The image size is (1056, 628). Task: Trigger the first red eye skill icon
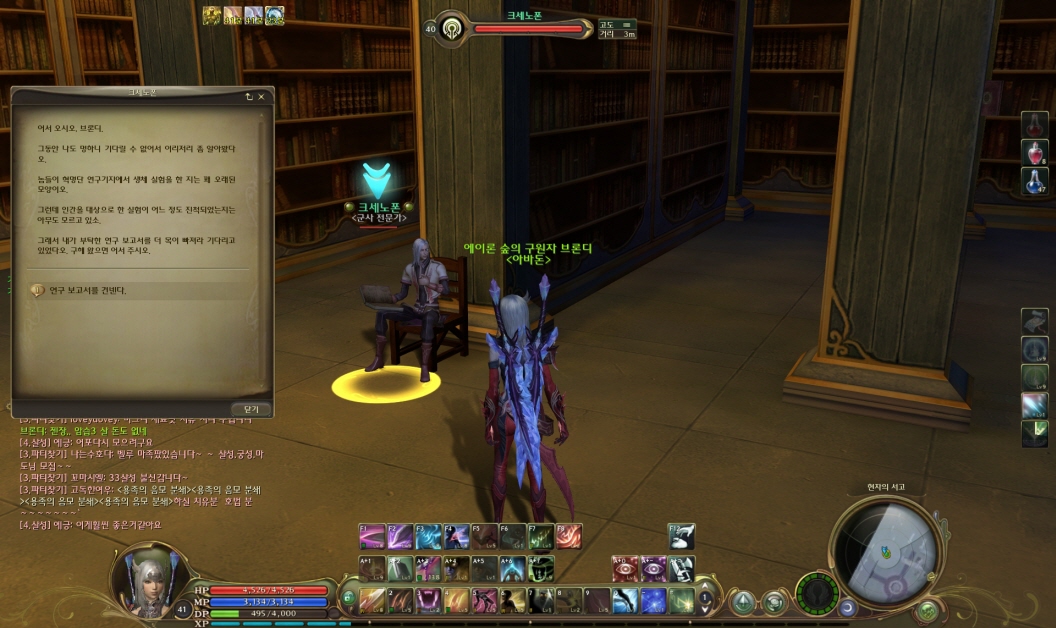625,569
